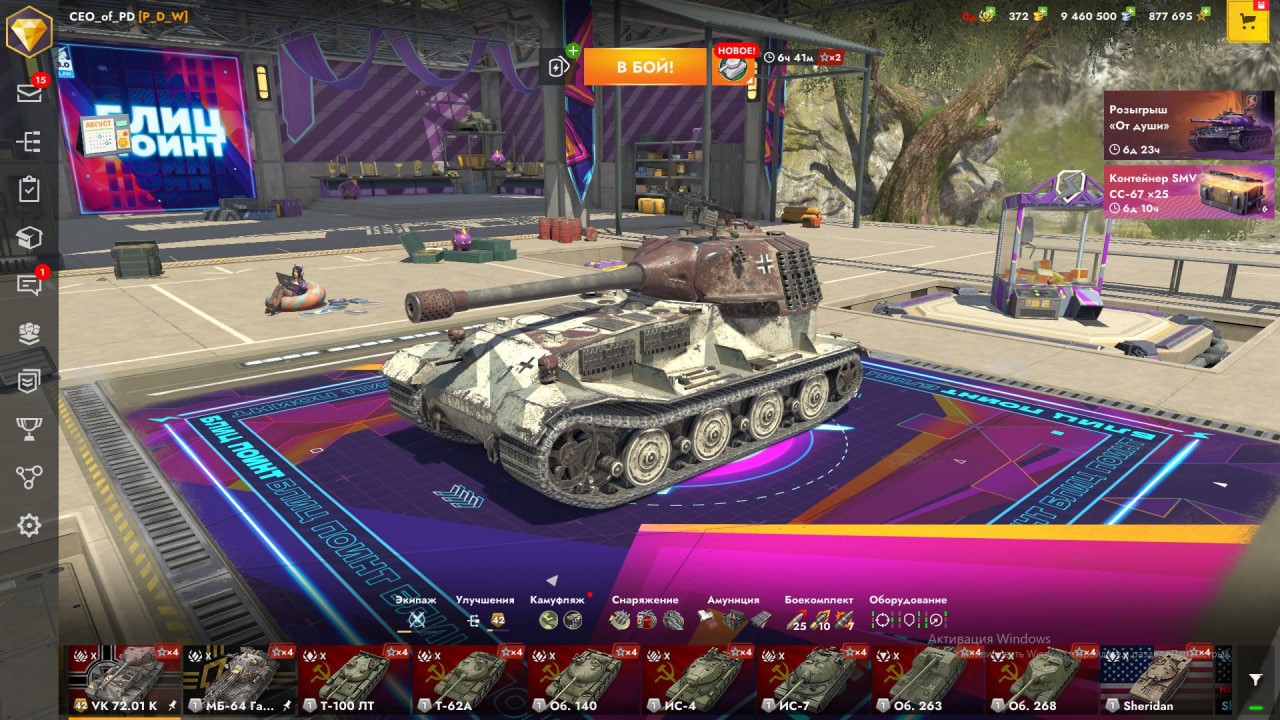
Task: Select the battle mode icon marked НОВОЕ!
Action: click(733, 67)
